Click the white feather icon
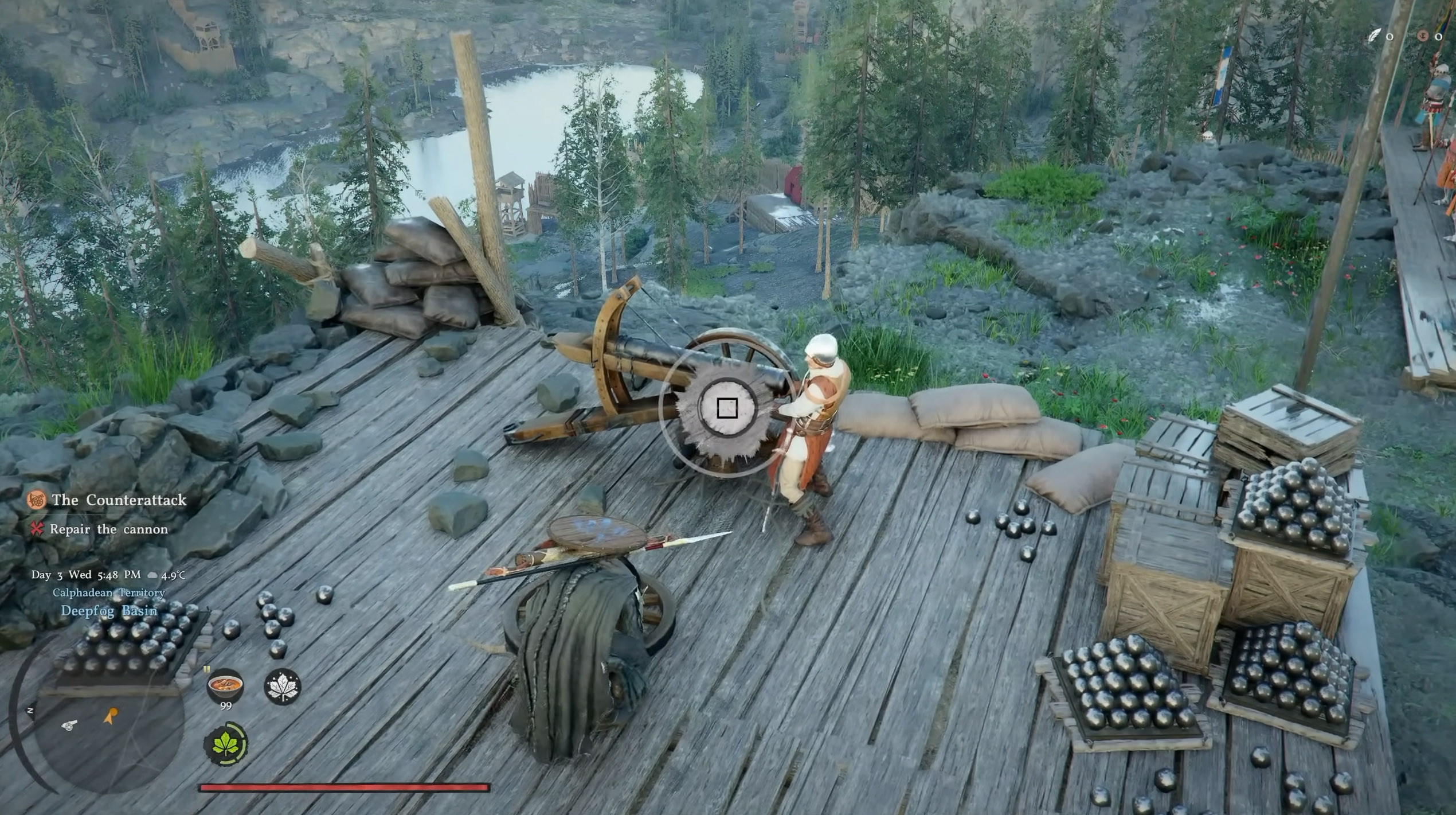 pyautogui.click(x=1374, y=36)
